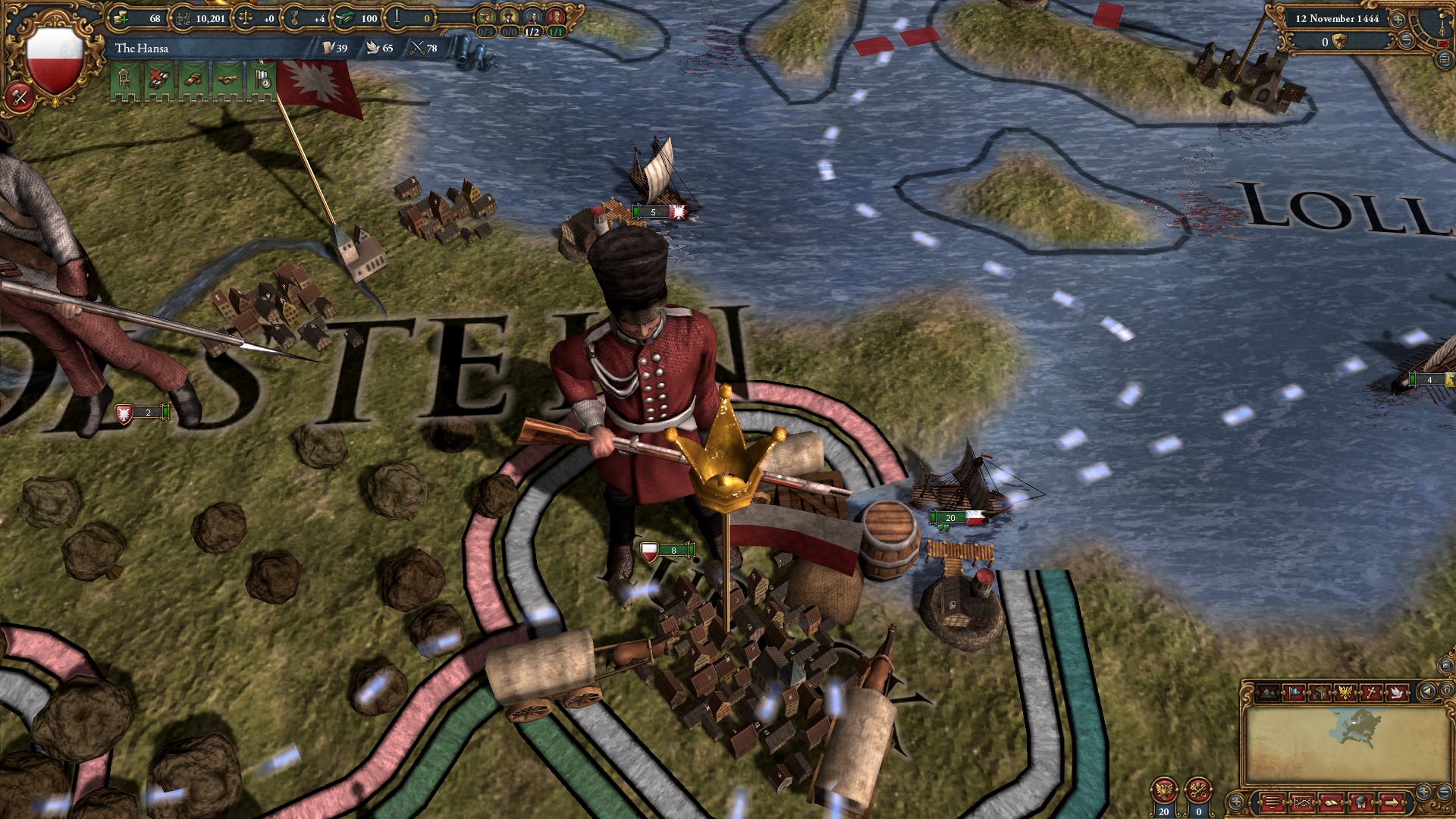
Task: Toggle the imperial eagle mapmode
Action: pyautogui.click(x=1346, y=692)
